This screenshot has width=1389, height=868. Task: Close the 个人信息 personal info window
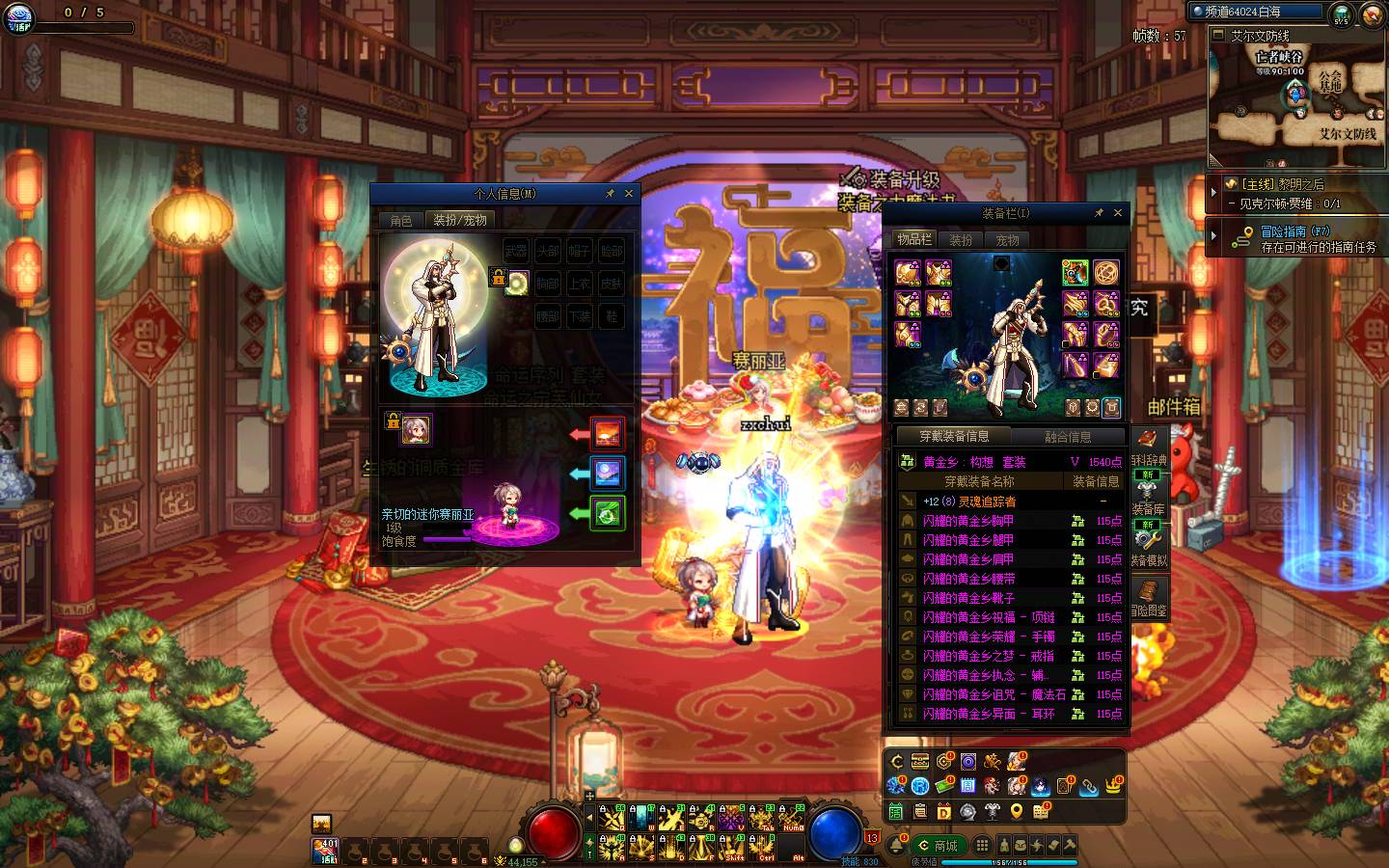629,194
